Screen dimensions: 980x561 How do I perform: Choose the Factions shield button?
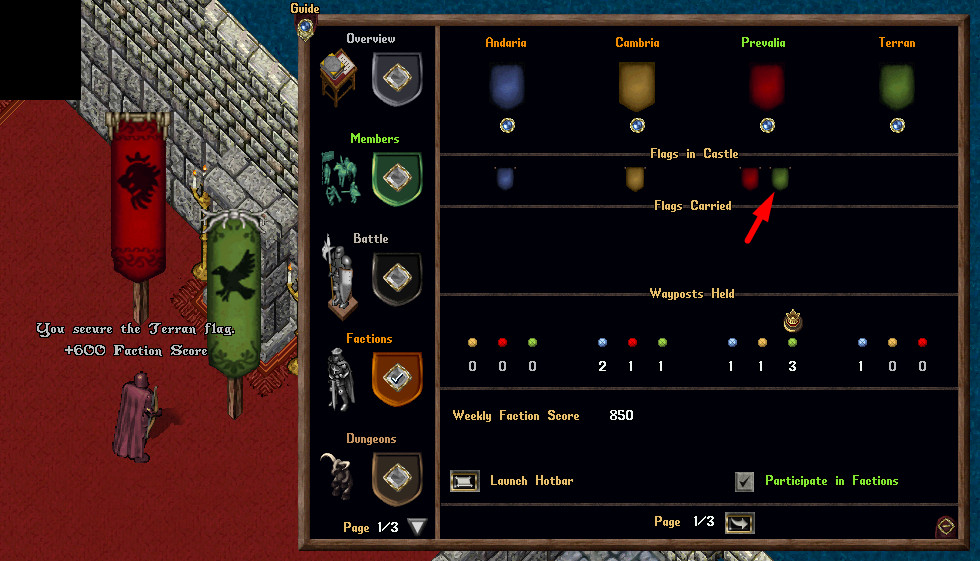396,378
